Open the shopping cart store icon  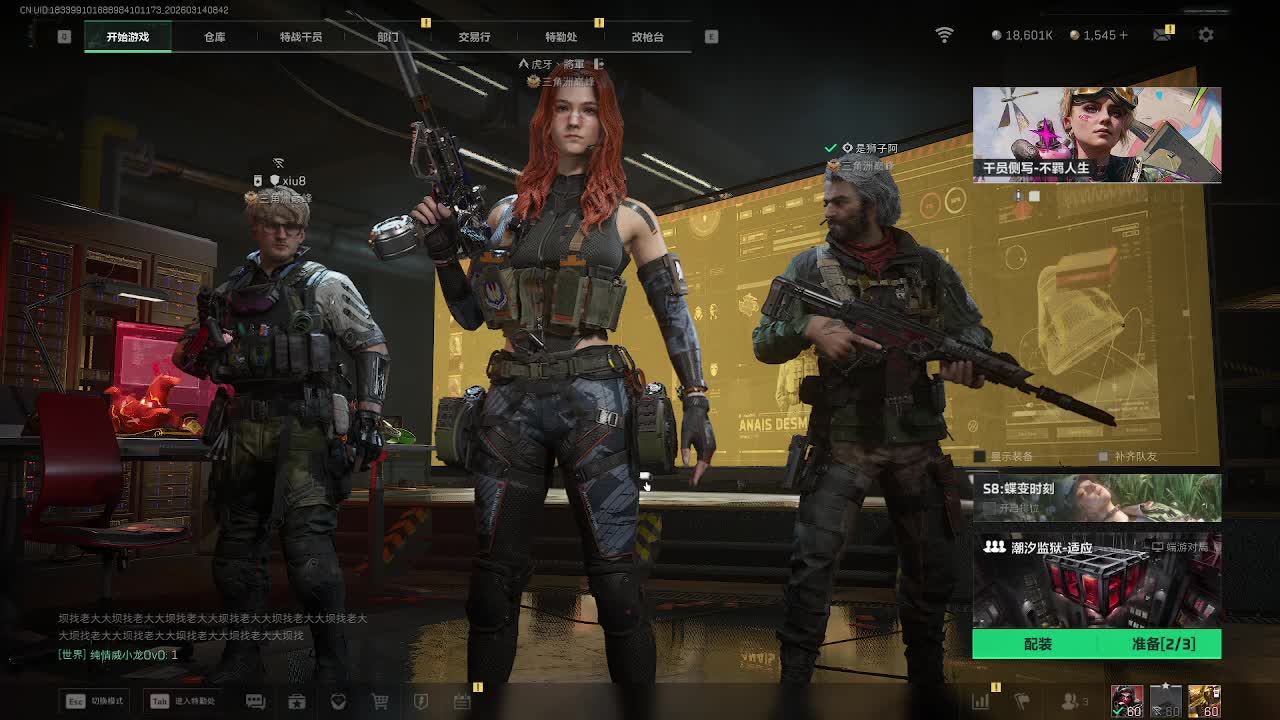coord(380,702)
